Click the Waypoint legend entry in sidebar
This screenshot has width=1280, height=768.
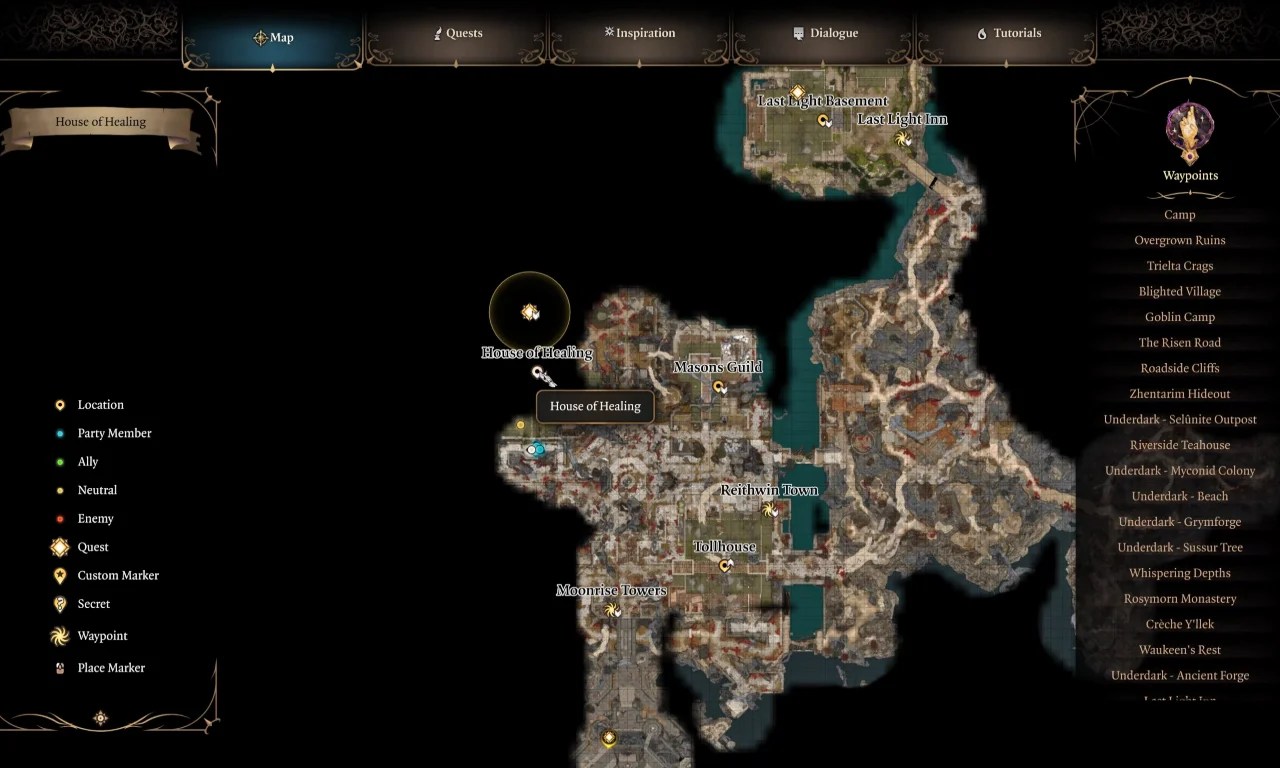point(102,636)
